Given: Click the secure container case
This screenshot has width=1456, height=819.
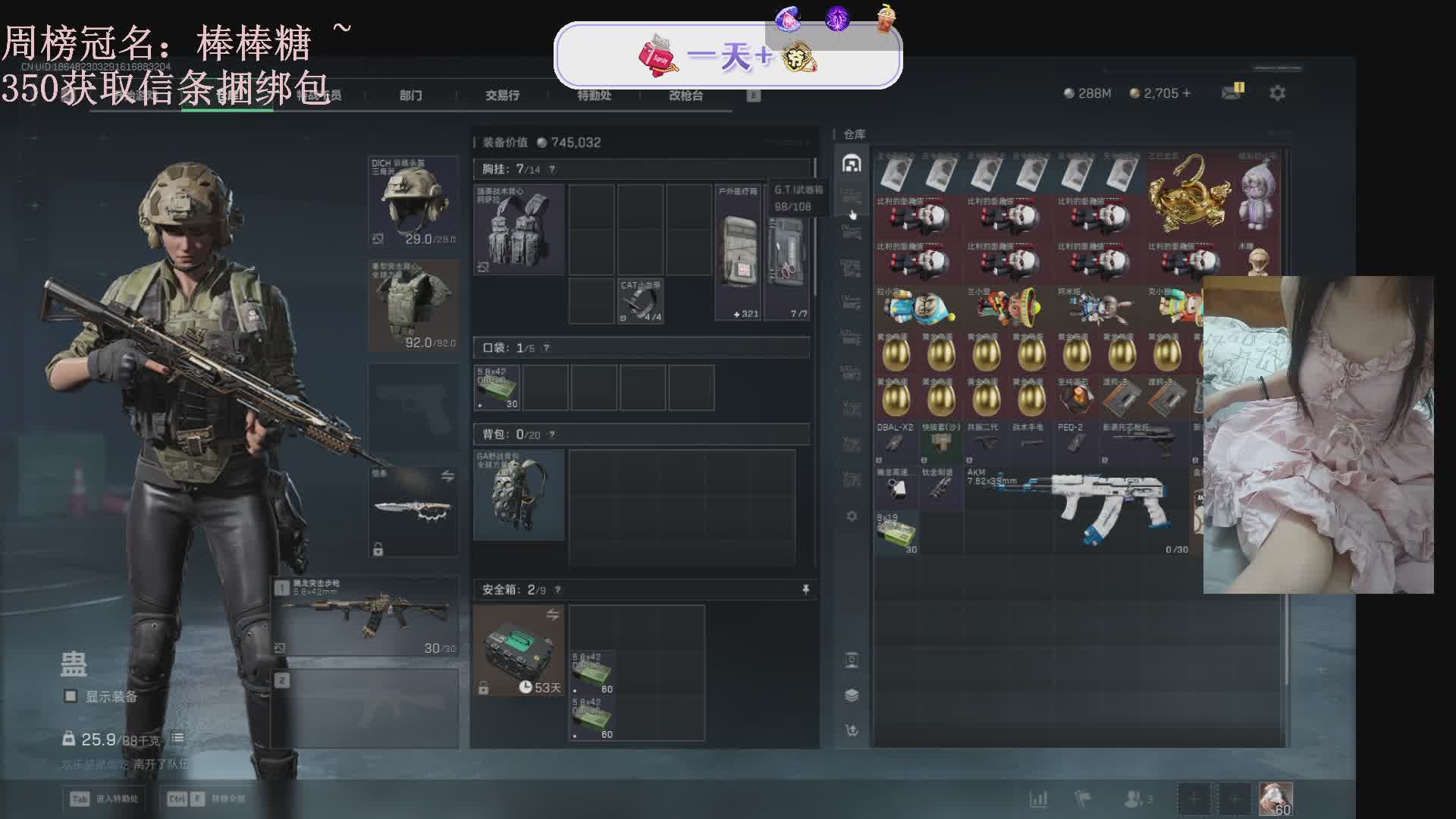Looking at the screenshot, I should point(519,651).
